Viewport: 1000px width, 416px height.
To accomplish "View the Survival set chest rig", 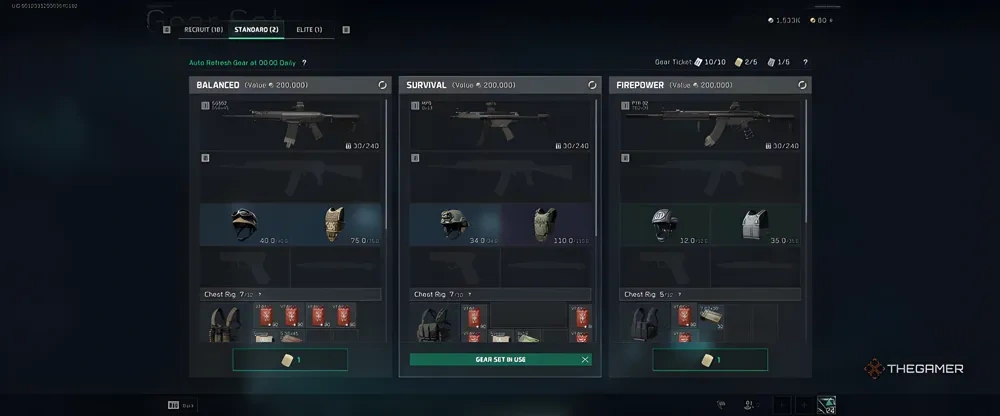I will 436,324.
